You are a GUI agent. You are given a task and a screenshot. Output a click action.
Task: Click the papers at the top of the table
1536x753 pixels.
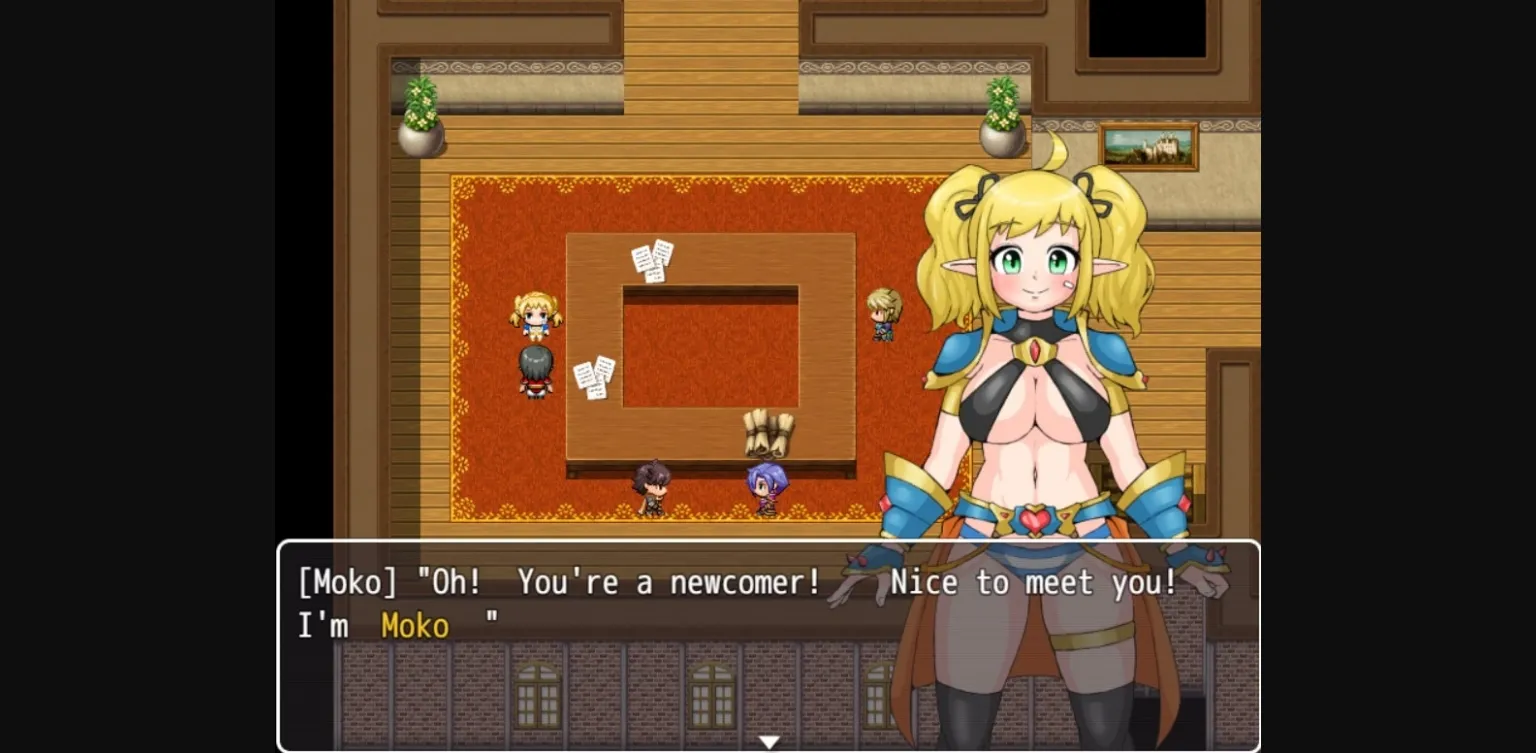[x=654, y=260]
